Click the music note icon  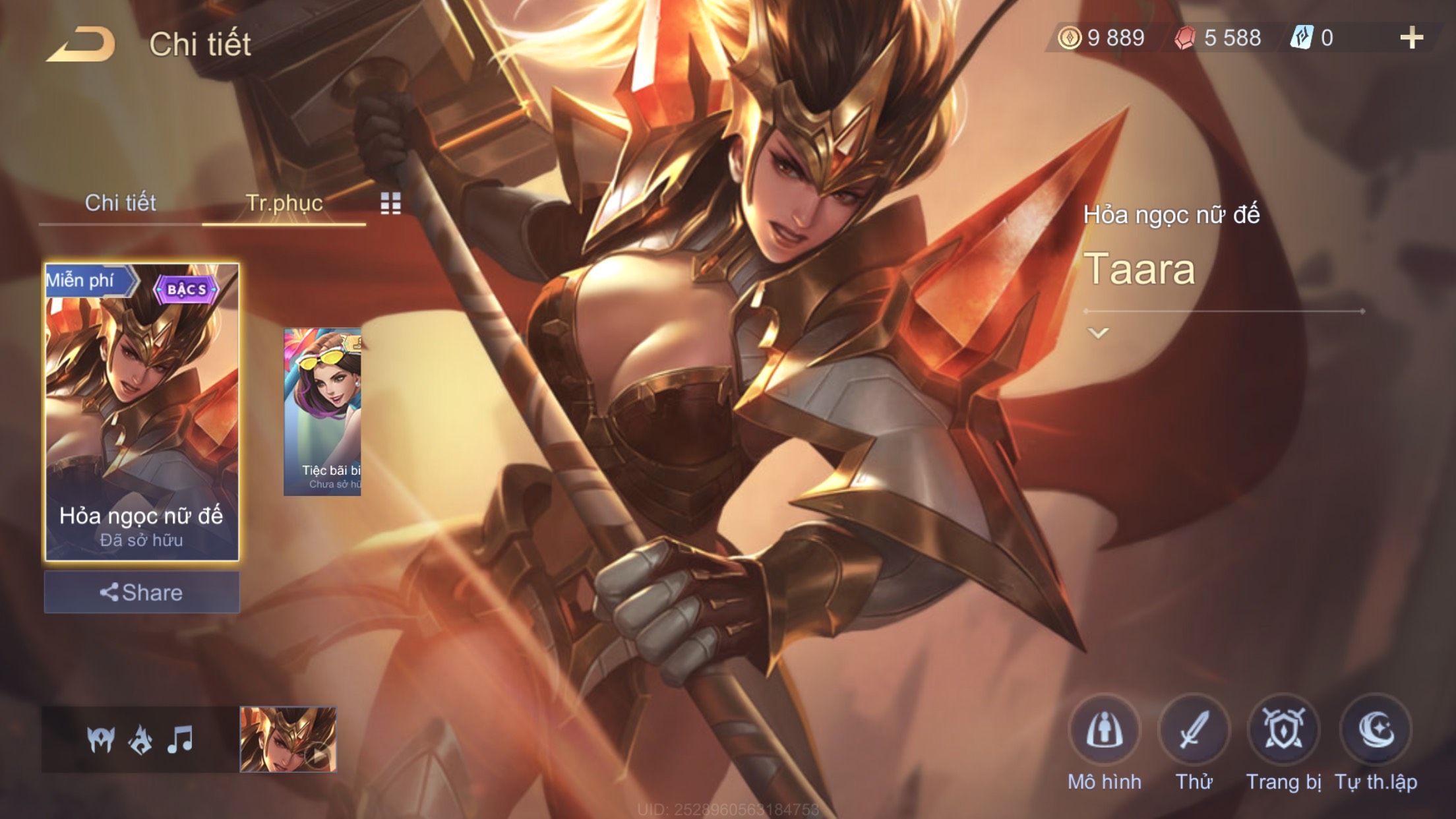tap(180, 739)
